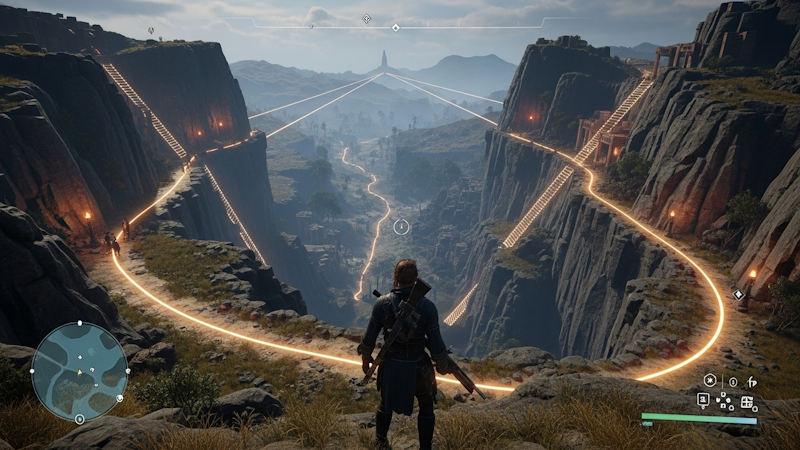Click the yellow player arrow on minimap
This screenshot has width=800, height=450.
[82, 373]
